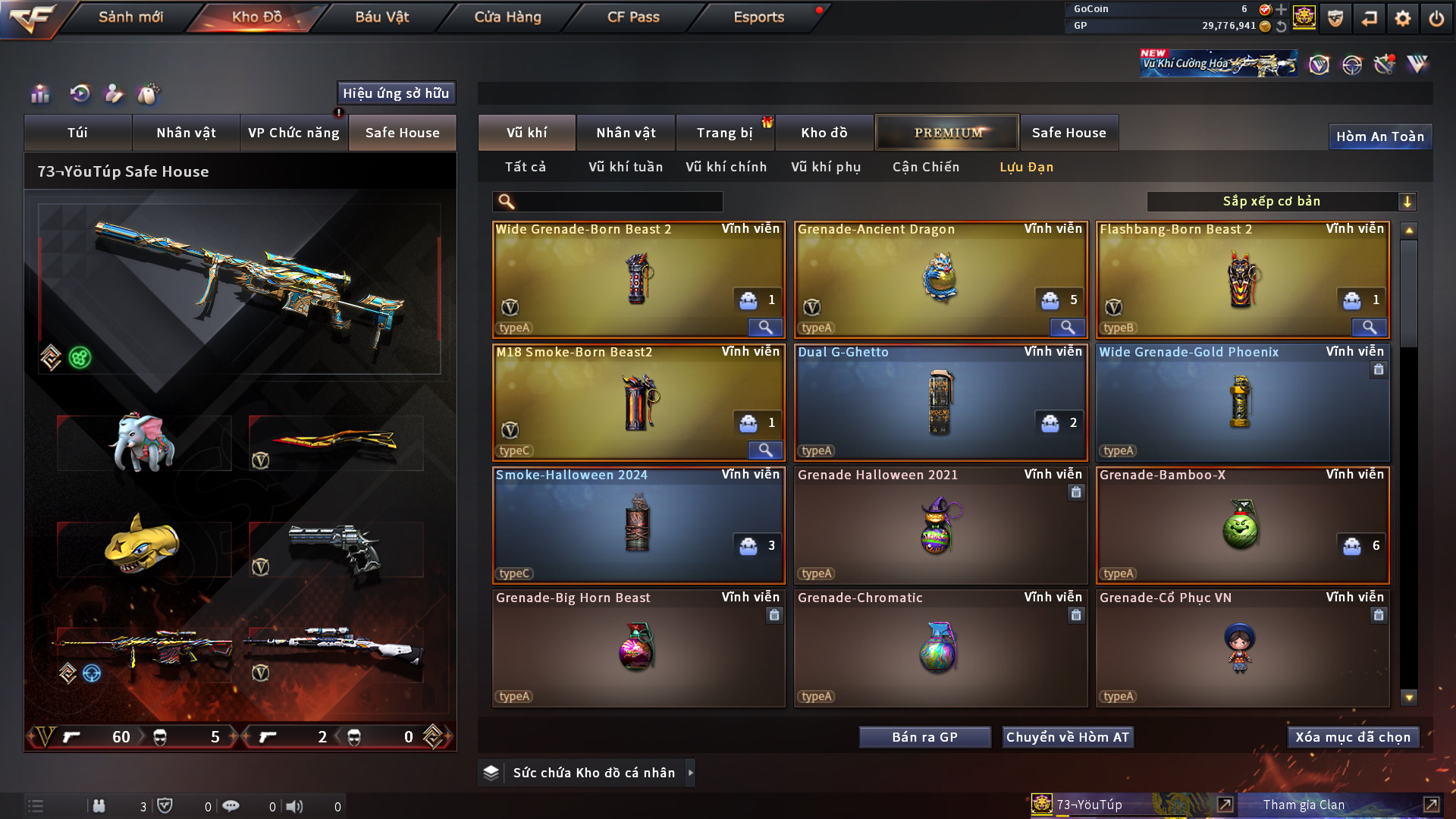Click the power exit button
The height and width of the screenshot is (819, 1456).
[1436, 18]
